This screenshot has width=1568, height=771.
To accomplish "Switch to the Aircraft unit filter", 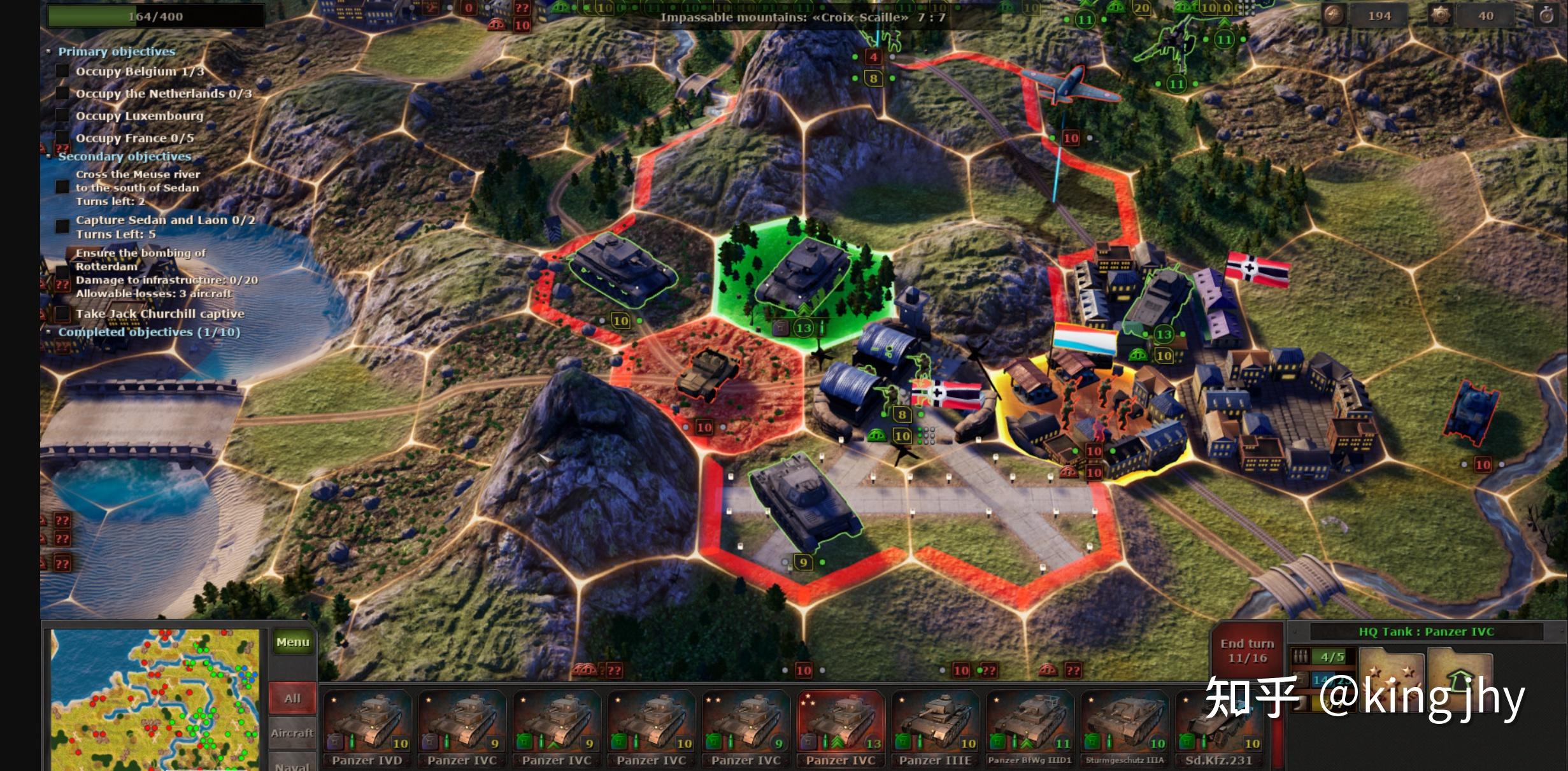I will click(292, 733).
